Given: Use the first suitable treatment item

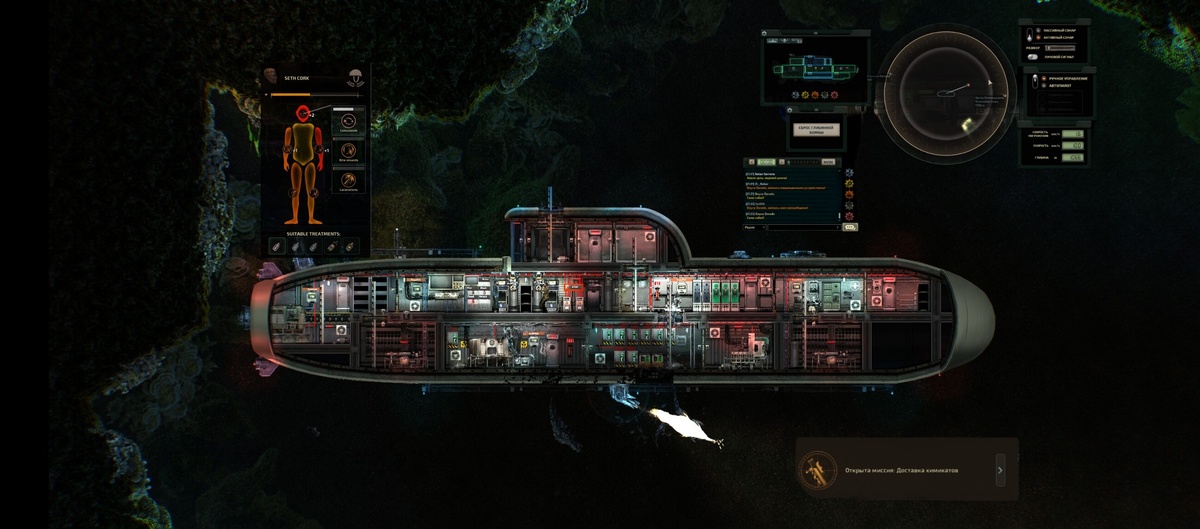Looking at the screenshot, I should point(277,245).
